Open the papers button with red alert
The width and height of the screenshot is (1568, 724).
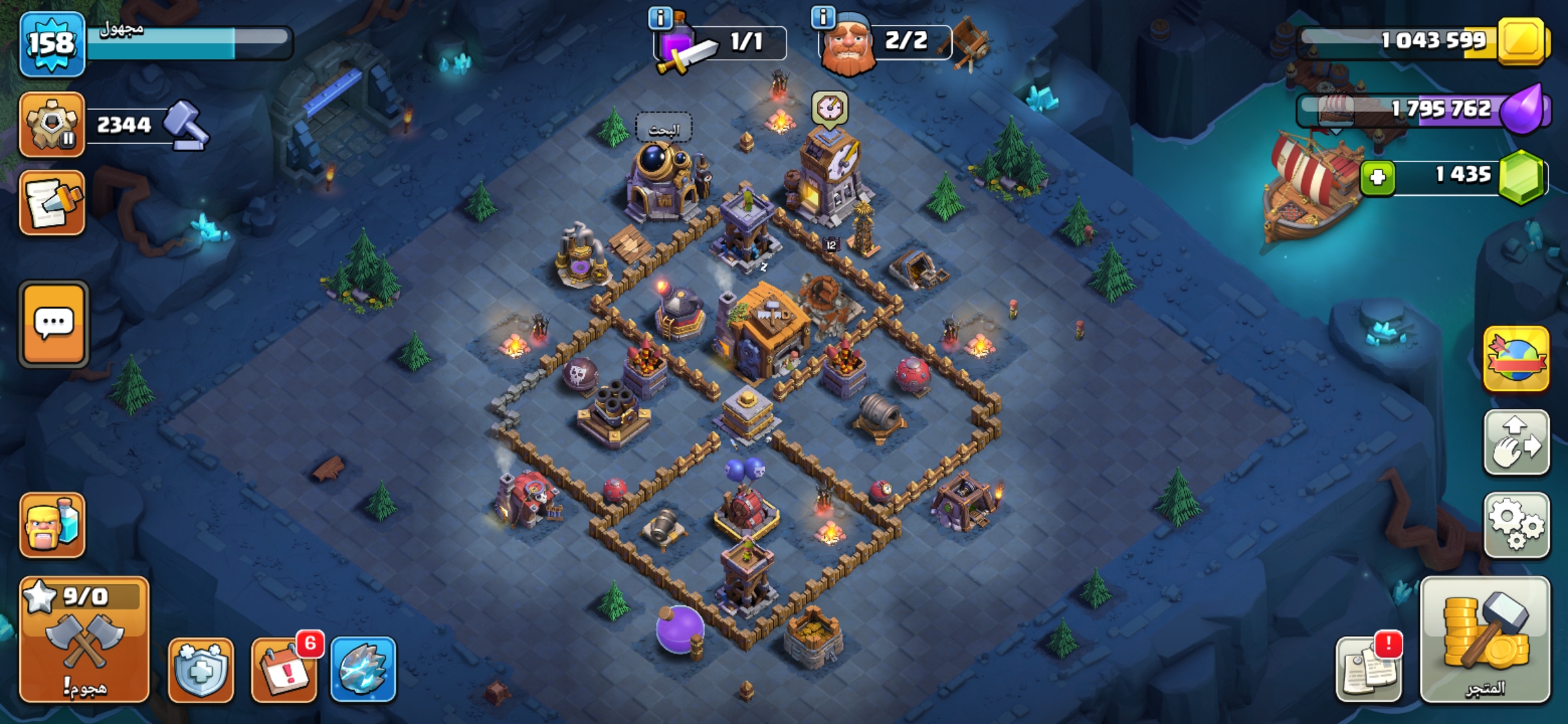coord(1368,669)
